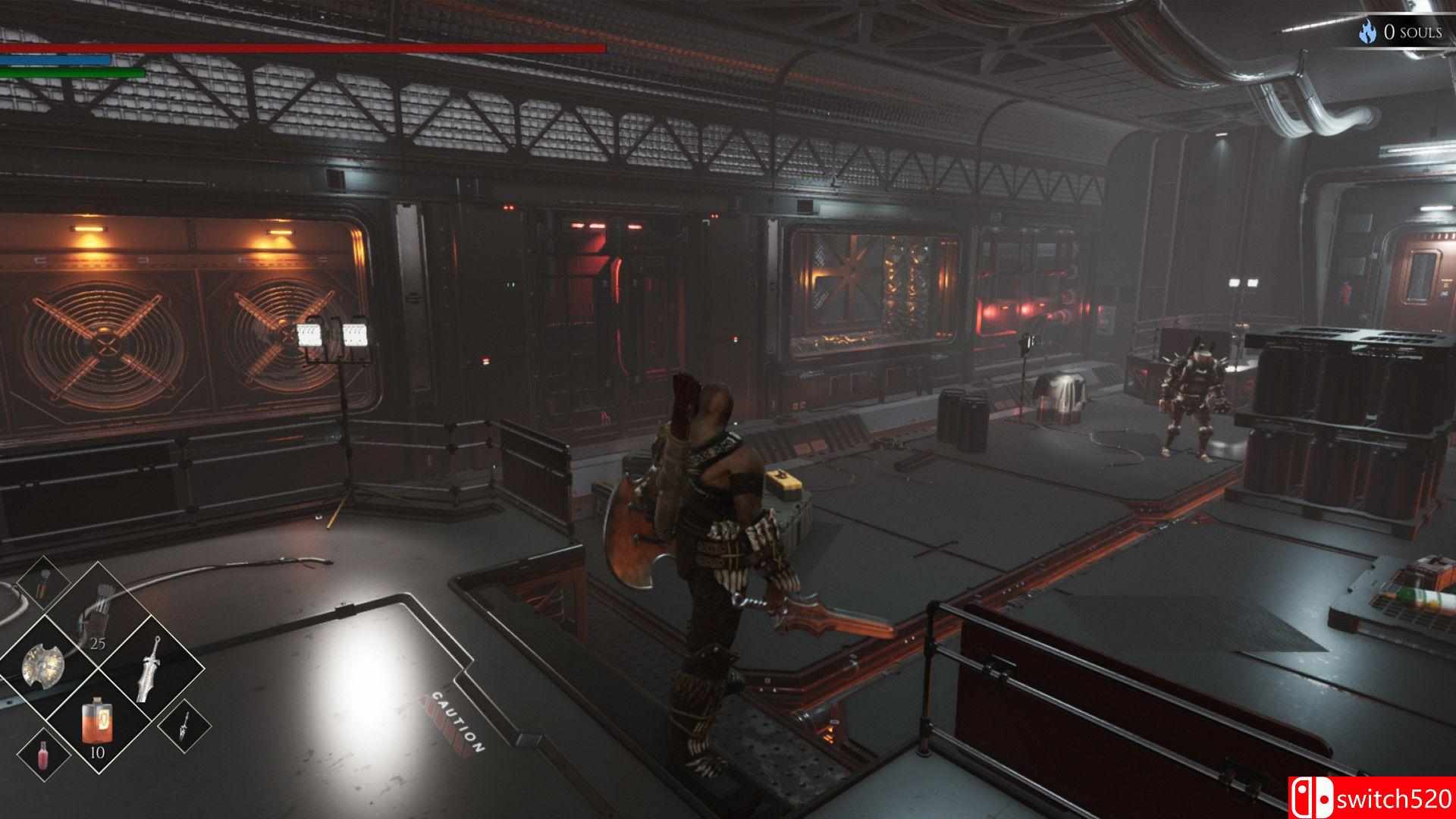The width and height of the screenshot is (1456, 819).
Task: Select the greatsword icon in the quick slots
Action: (147, 667)
